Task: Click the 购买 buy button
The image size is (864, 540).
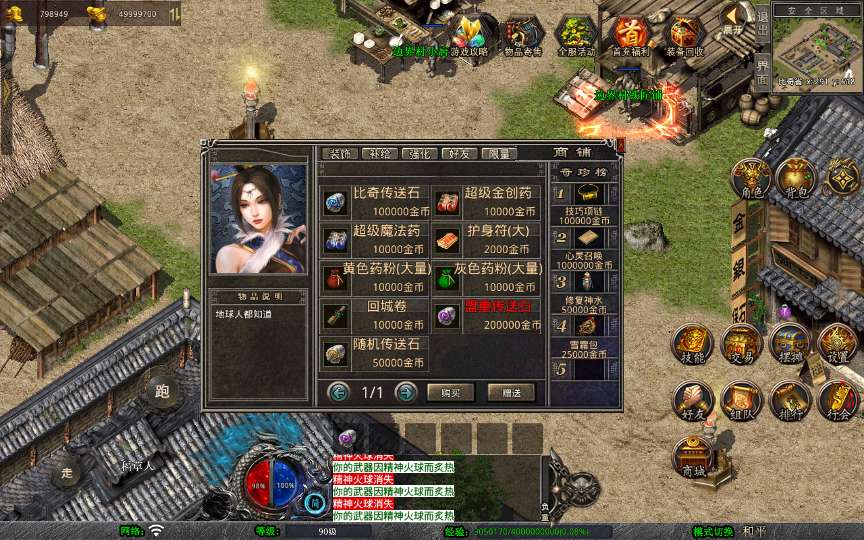Action: (450, 393)
